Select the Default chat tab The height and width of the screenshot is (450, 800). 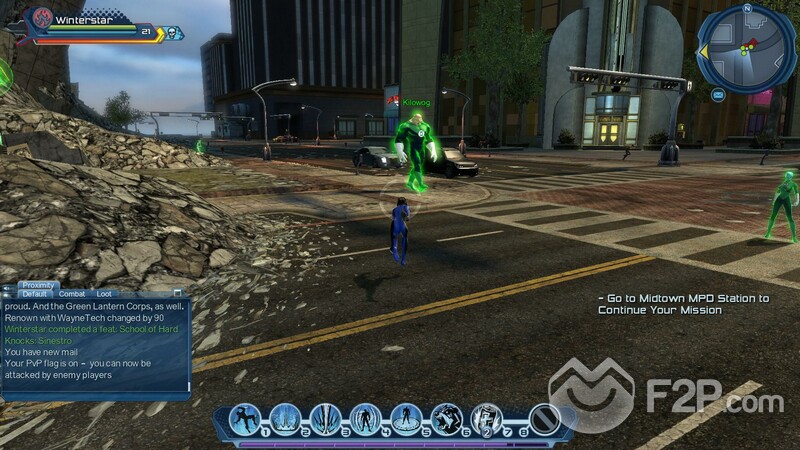tap(35, 294)
